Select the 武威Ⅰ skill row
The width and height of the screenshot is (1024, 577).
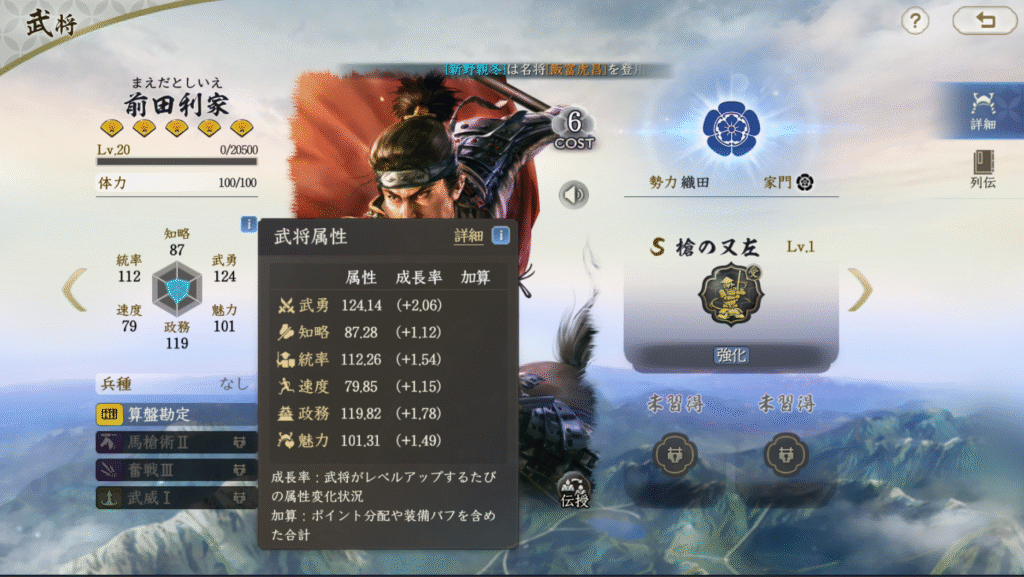point(175,496)
